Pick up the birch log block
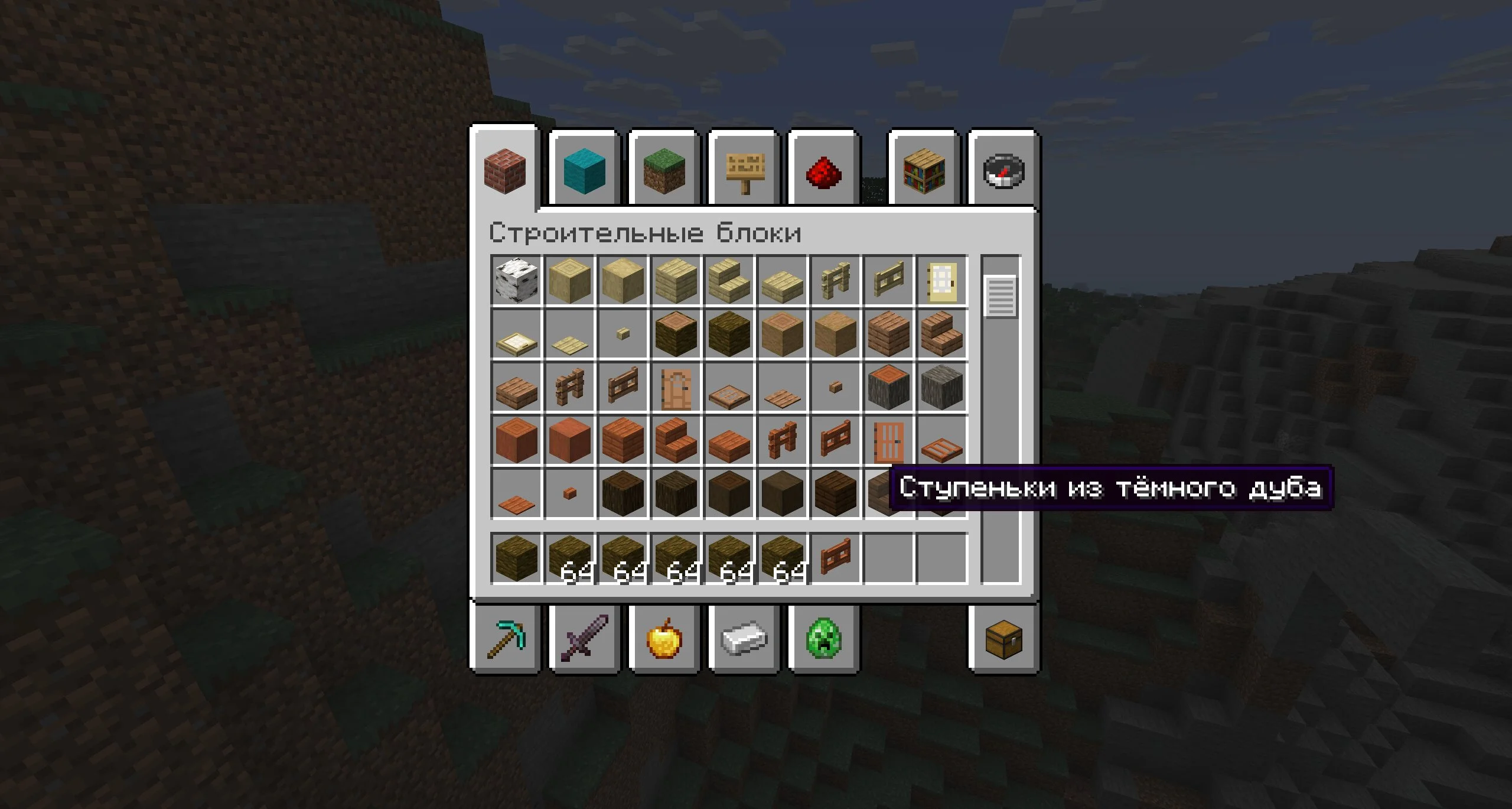Viewport: 1512px width, 809px height. 516,281
